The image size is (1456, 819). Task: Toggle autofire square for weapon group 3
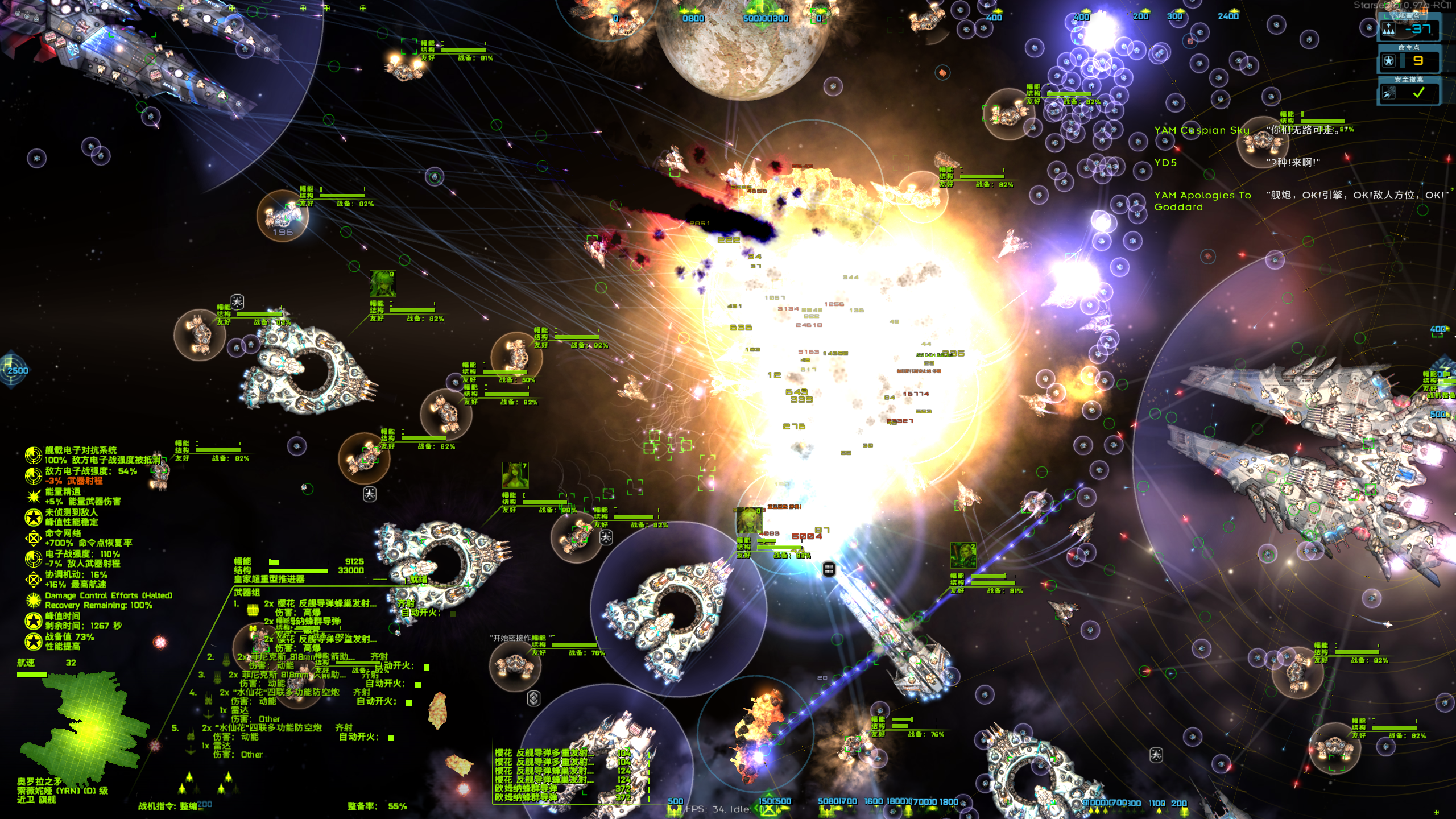tap(418, 685)
